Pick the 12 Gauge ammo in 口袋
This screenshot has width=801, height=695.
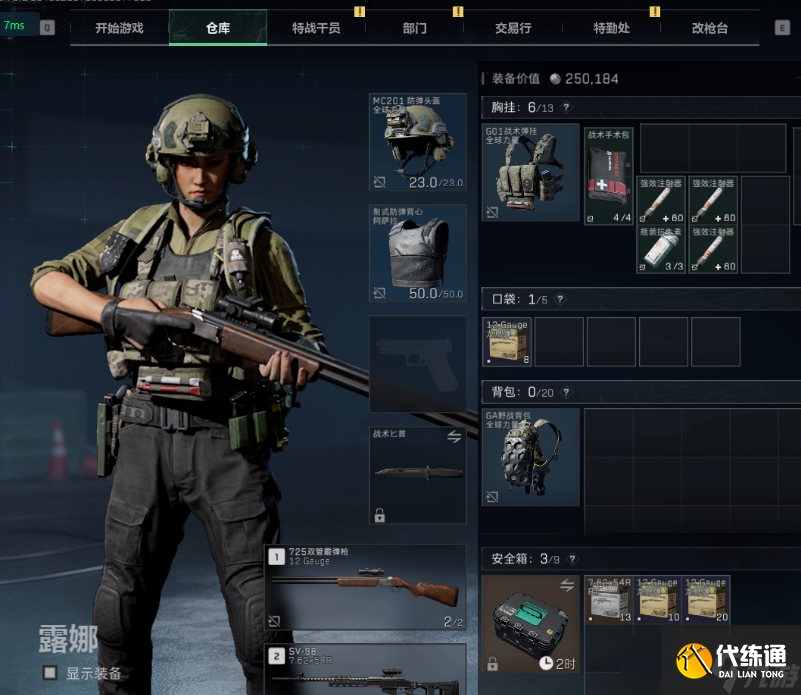(x=507, y=342)
